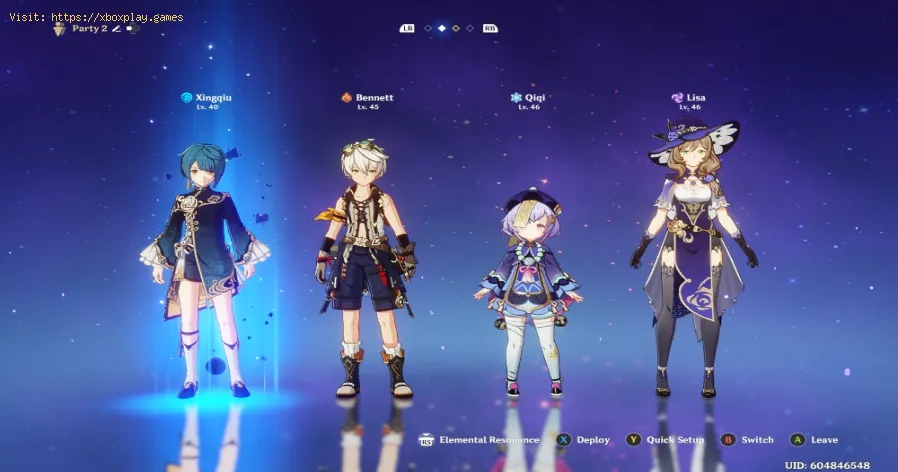Image resolution: width=898 pixels, height=472 pixels.
Task: Switch to the gold diamond party page
Action: pyautogui.click(x=456, y=29)
